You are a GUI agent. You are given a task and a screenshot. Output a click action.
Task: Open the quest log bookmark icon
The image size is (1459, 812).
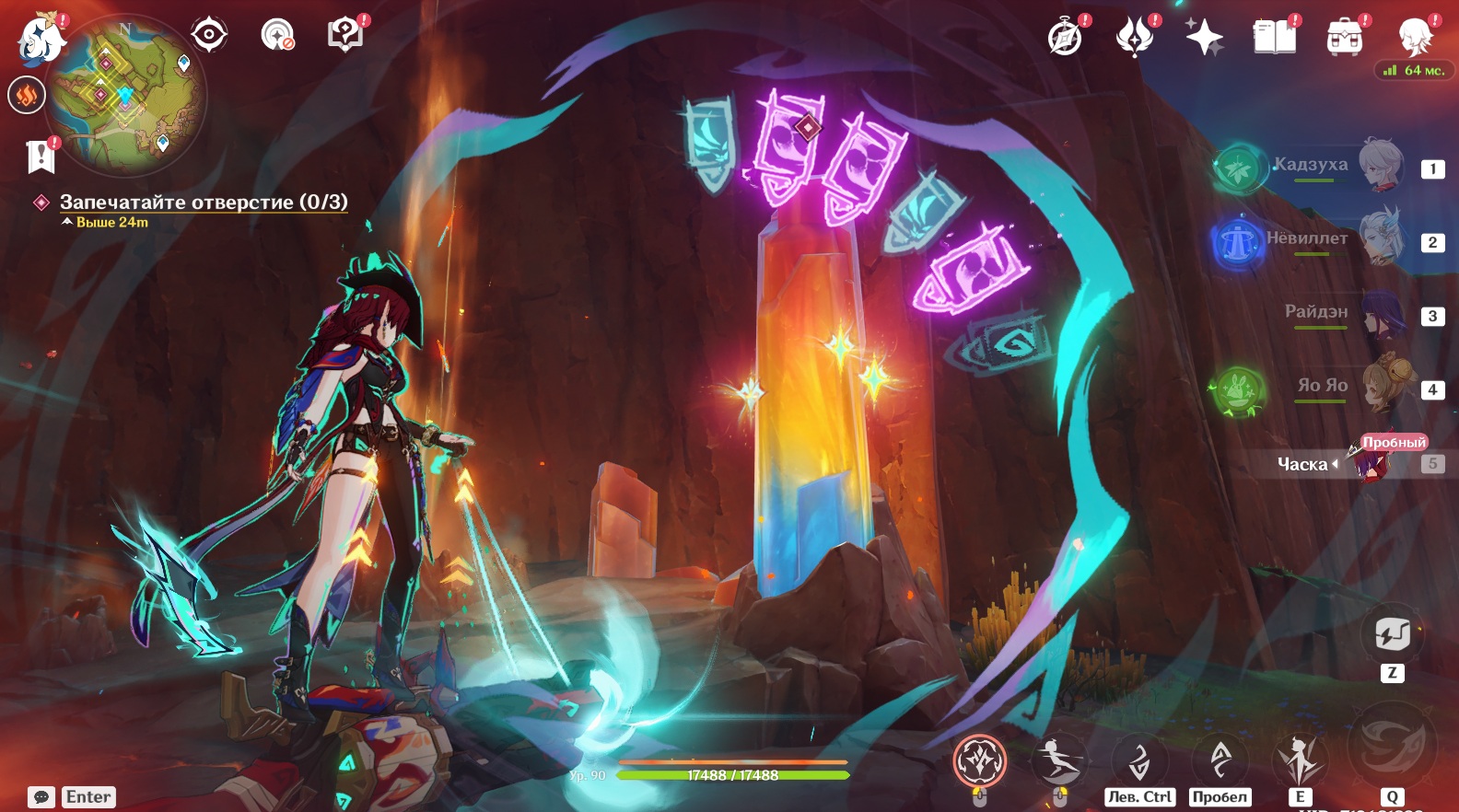point(41,157)
